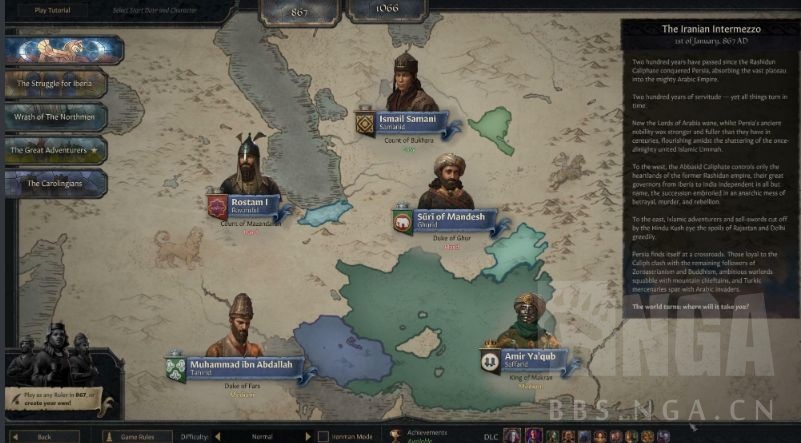Choose the selected Iranian Intermezzo bookmark
Screen dimensions: 801x443
coord(64,50)
